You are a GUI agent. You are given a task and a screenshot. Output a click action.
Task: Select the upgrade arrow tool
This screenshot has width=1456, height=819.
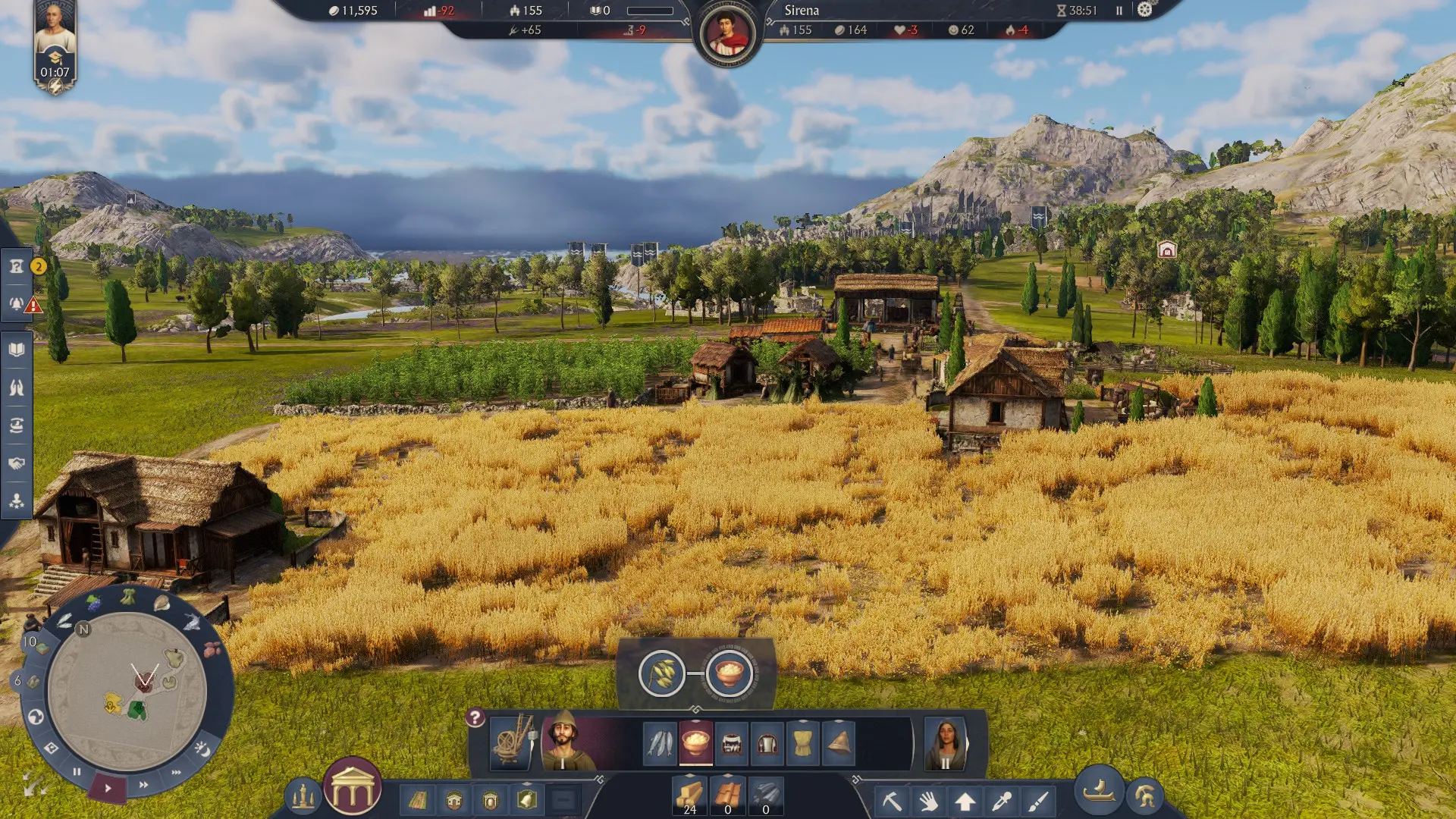[x=965, y=801]
